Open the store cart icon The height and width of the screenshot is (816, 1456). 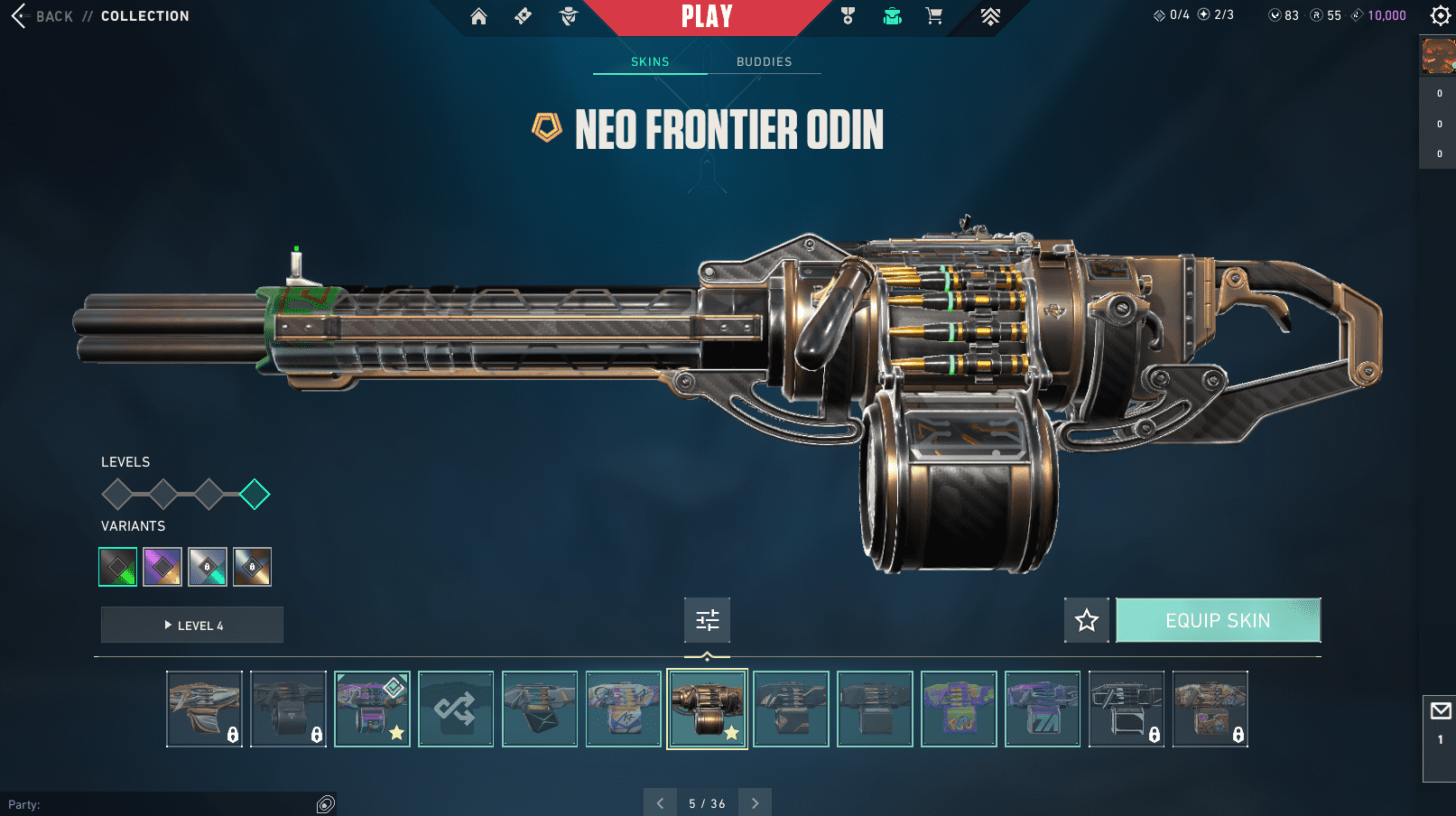point(934,16)
